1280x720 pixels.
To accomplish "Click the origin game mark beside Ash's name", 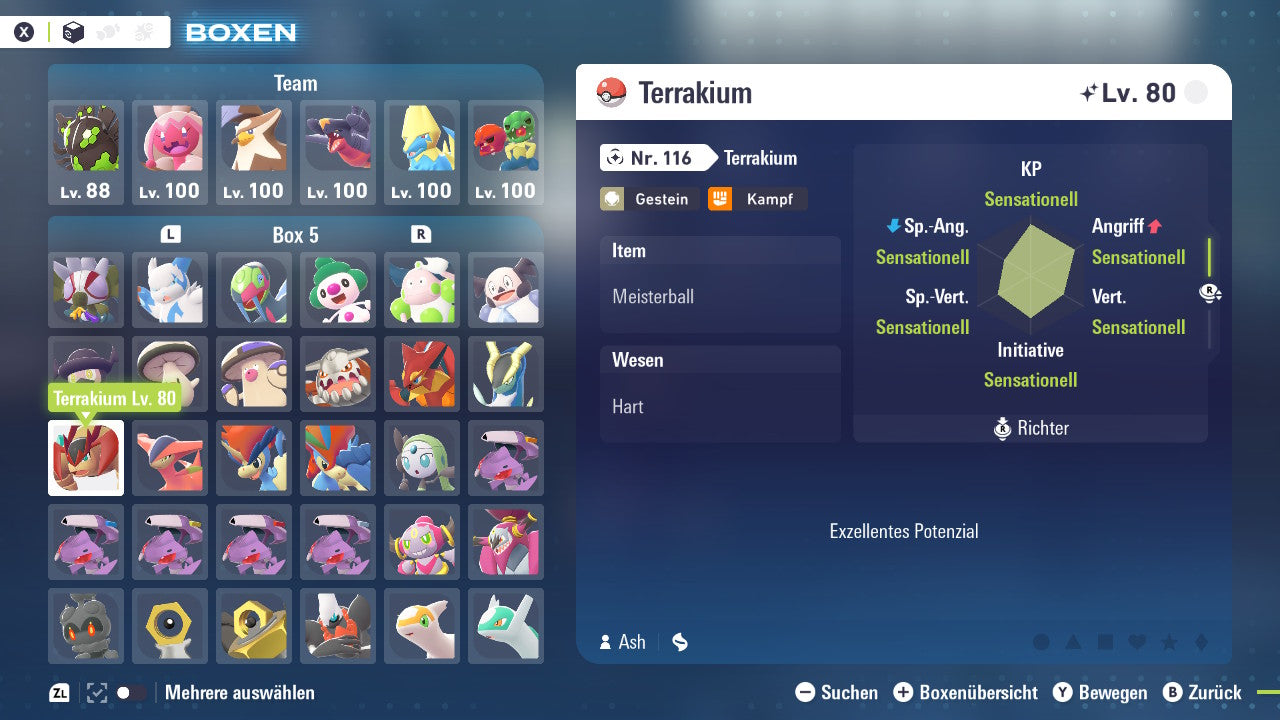I will pos(679,642).
